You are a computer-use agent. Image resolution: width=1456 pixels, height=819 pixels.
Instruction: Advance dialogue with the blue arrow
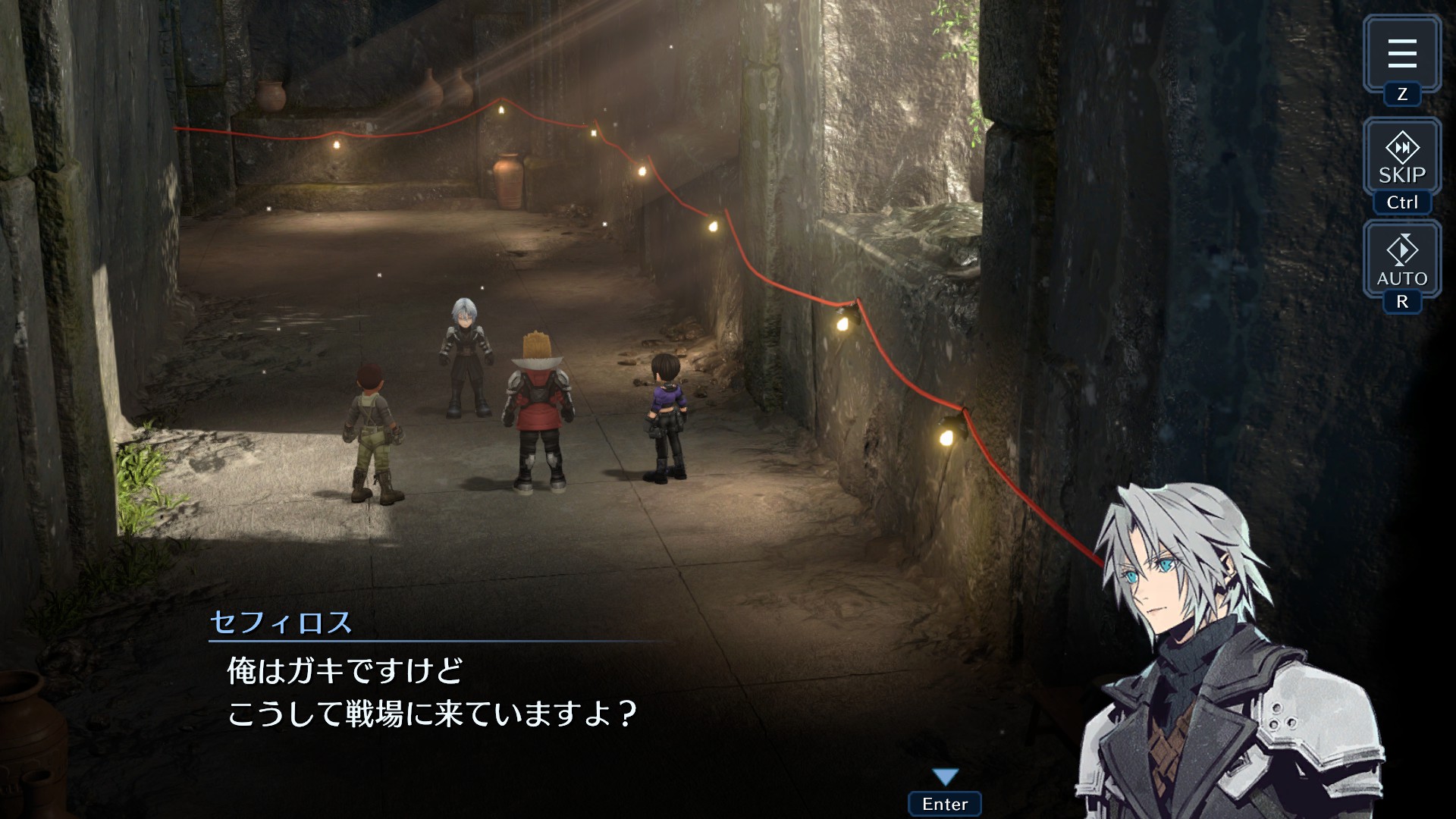945,777
